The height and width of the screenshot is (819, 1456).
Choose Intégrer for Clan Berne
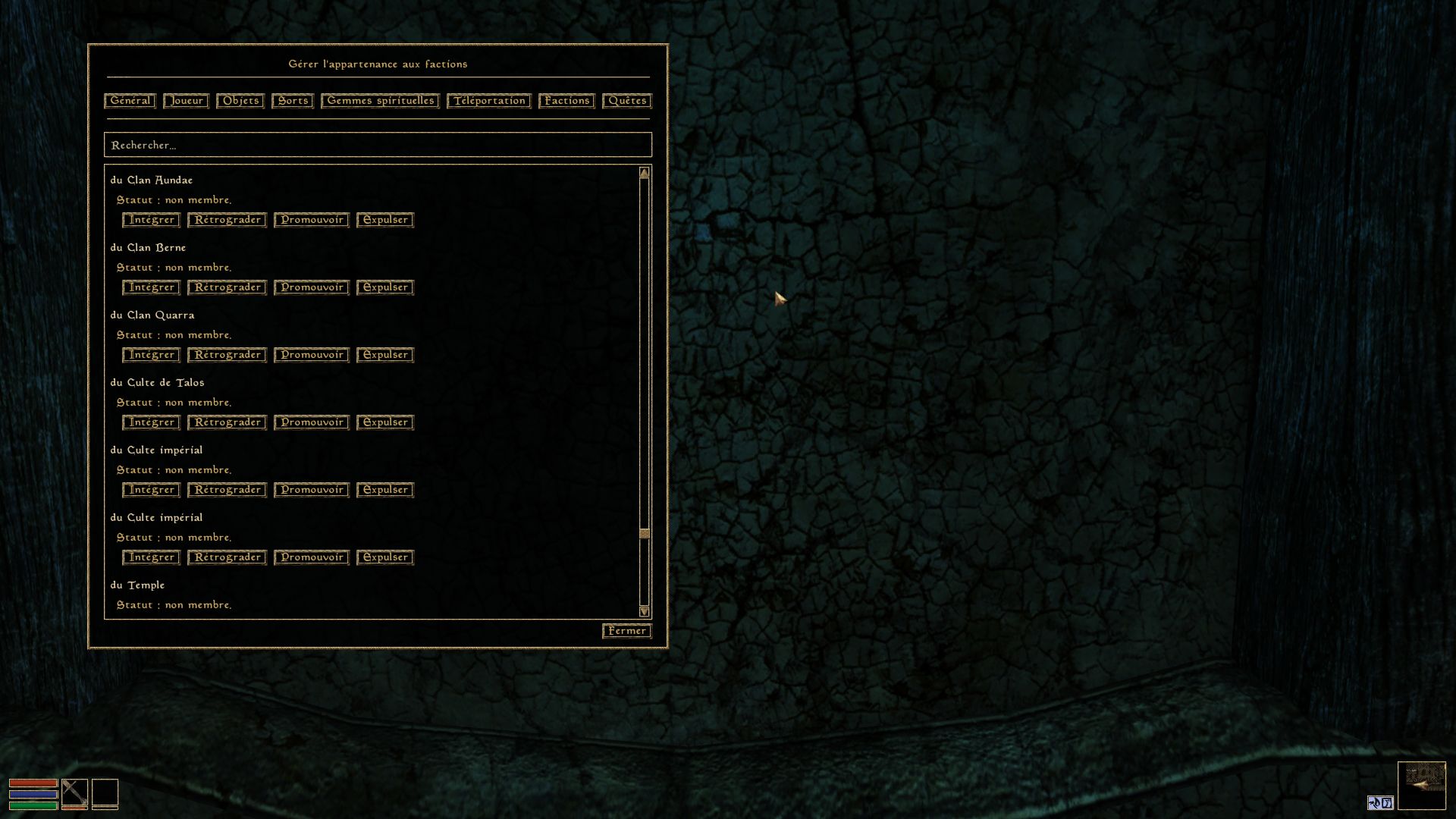151,287
